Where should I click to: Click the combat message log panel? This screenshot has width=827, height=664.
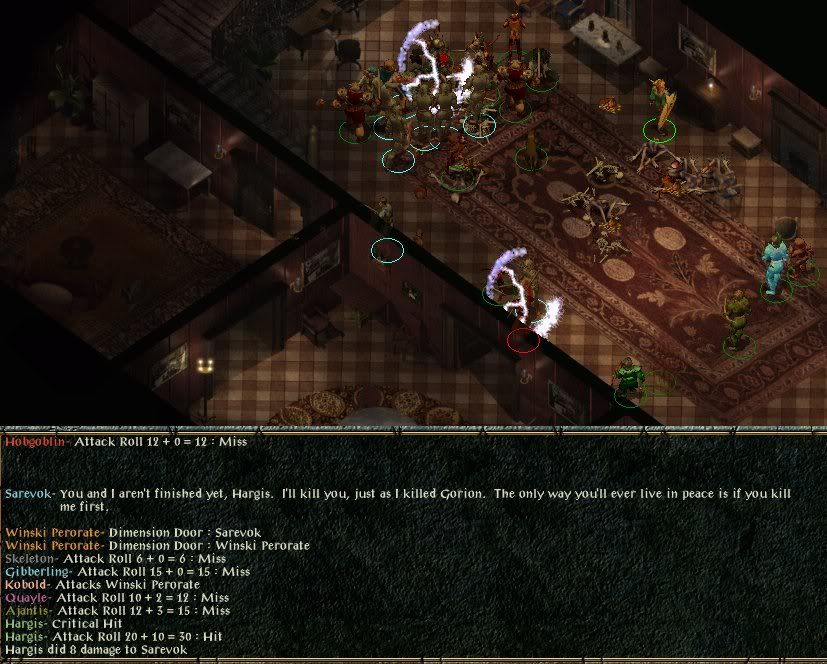(x=413, y=547)
